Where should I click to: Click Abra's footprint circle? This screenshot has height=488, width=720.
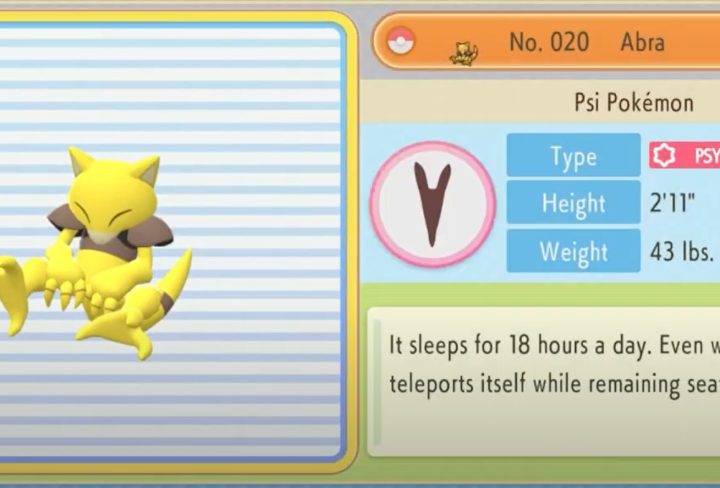click(x=433, y=204)
